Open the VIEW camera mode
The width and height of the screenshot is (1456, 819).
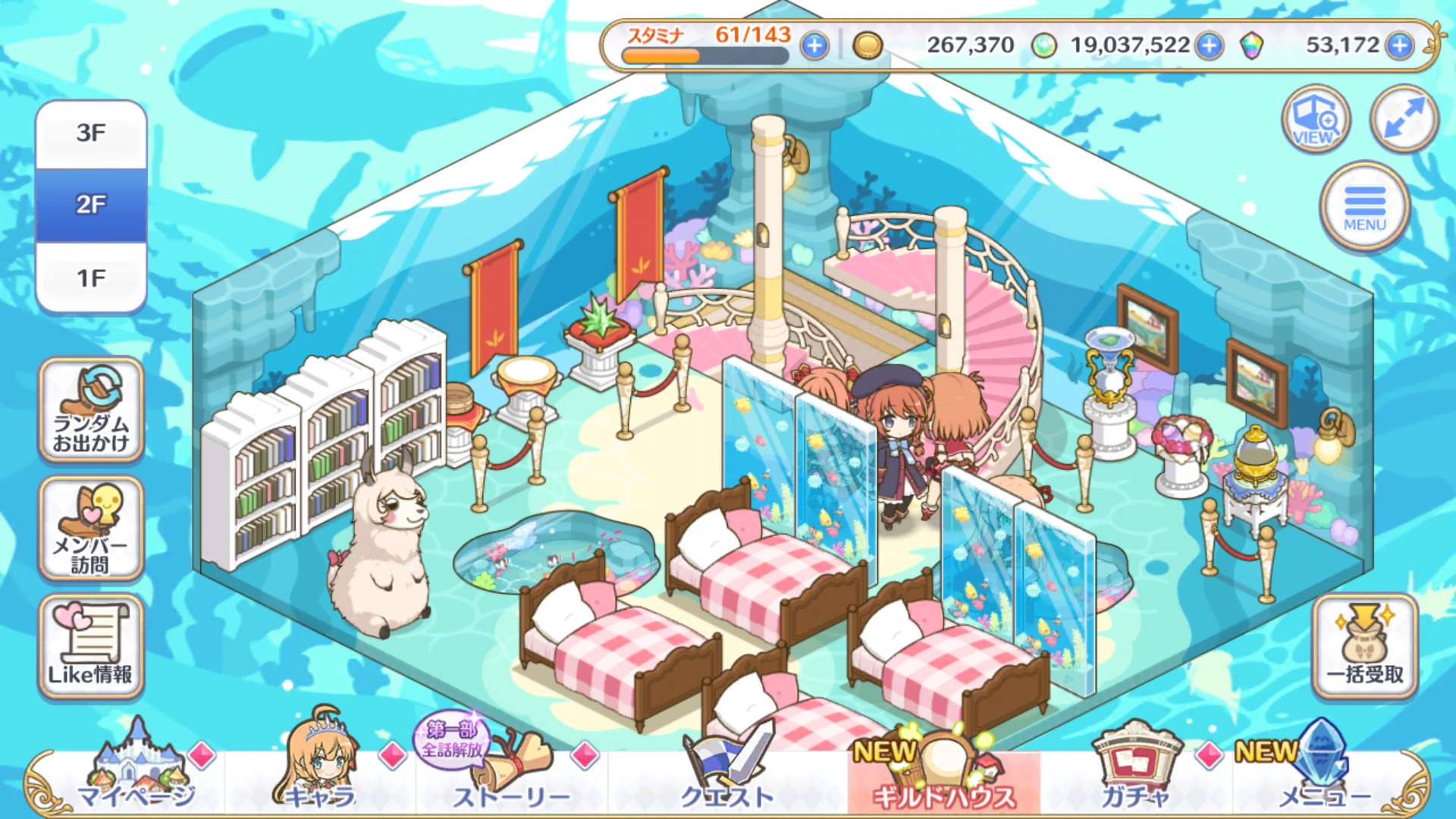point(1316,119)
